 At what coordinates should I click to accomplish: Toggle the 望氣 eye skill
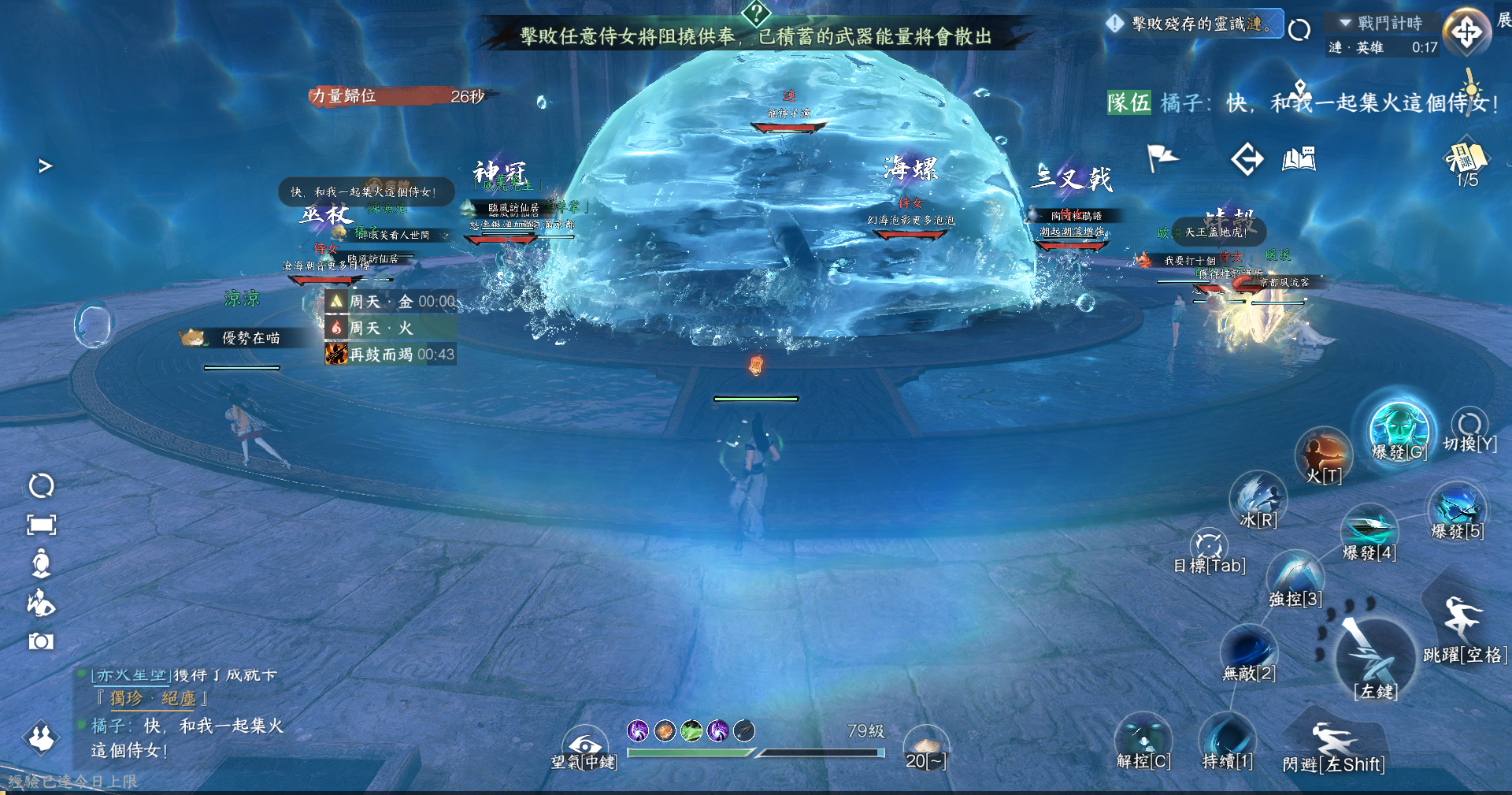pyautogui.click(x=584, y=745)
